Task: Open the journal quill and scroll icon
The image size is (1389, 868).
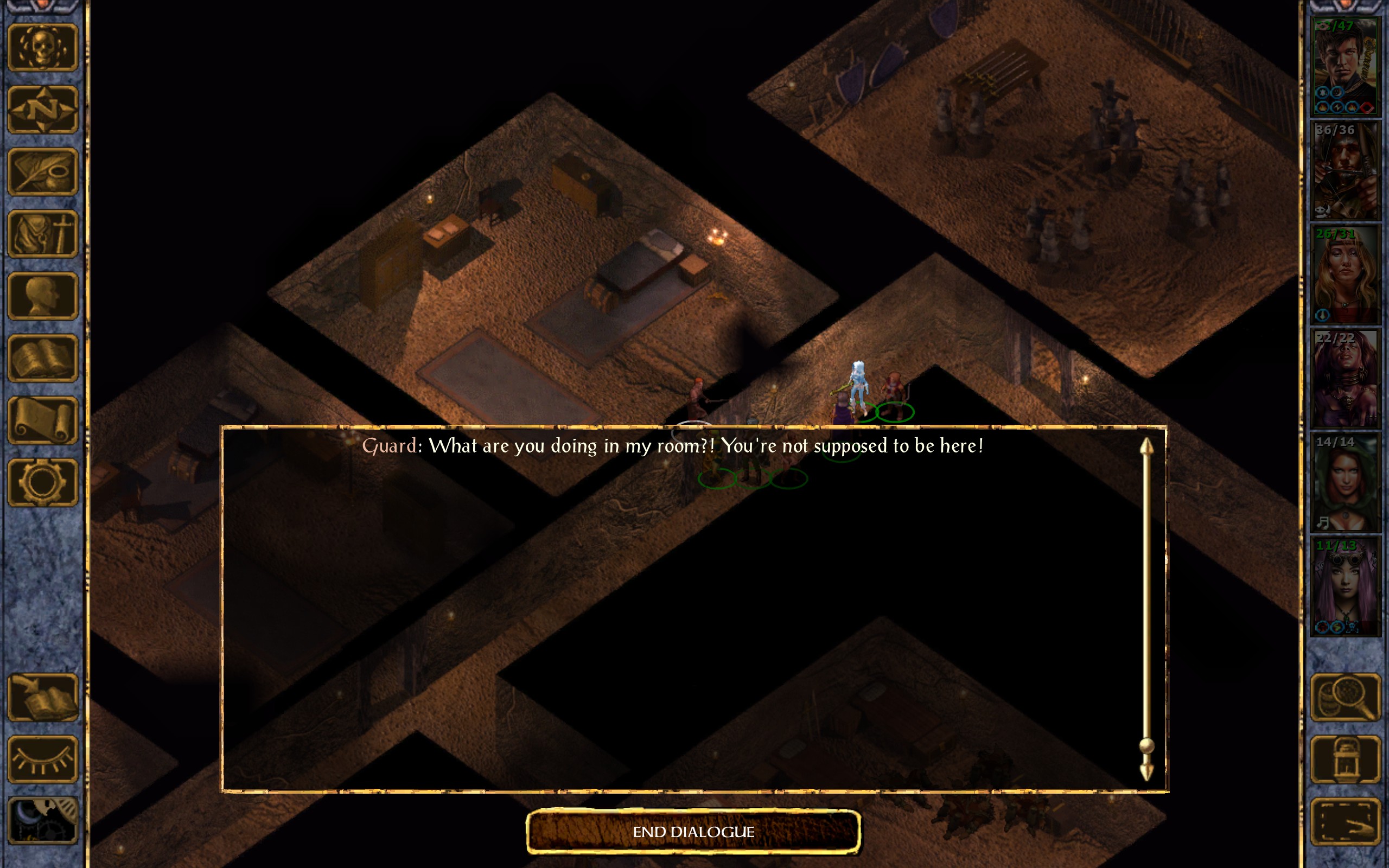Action: click(42, 171)
